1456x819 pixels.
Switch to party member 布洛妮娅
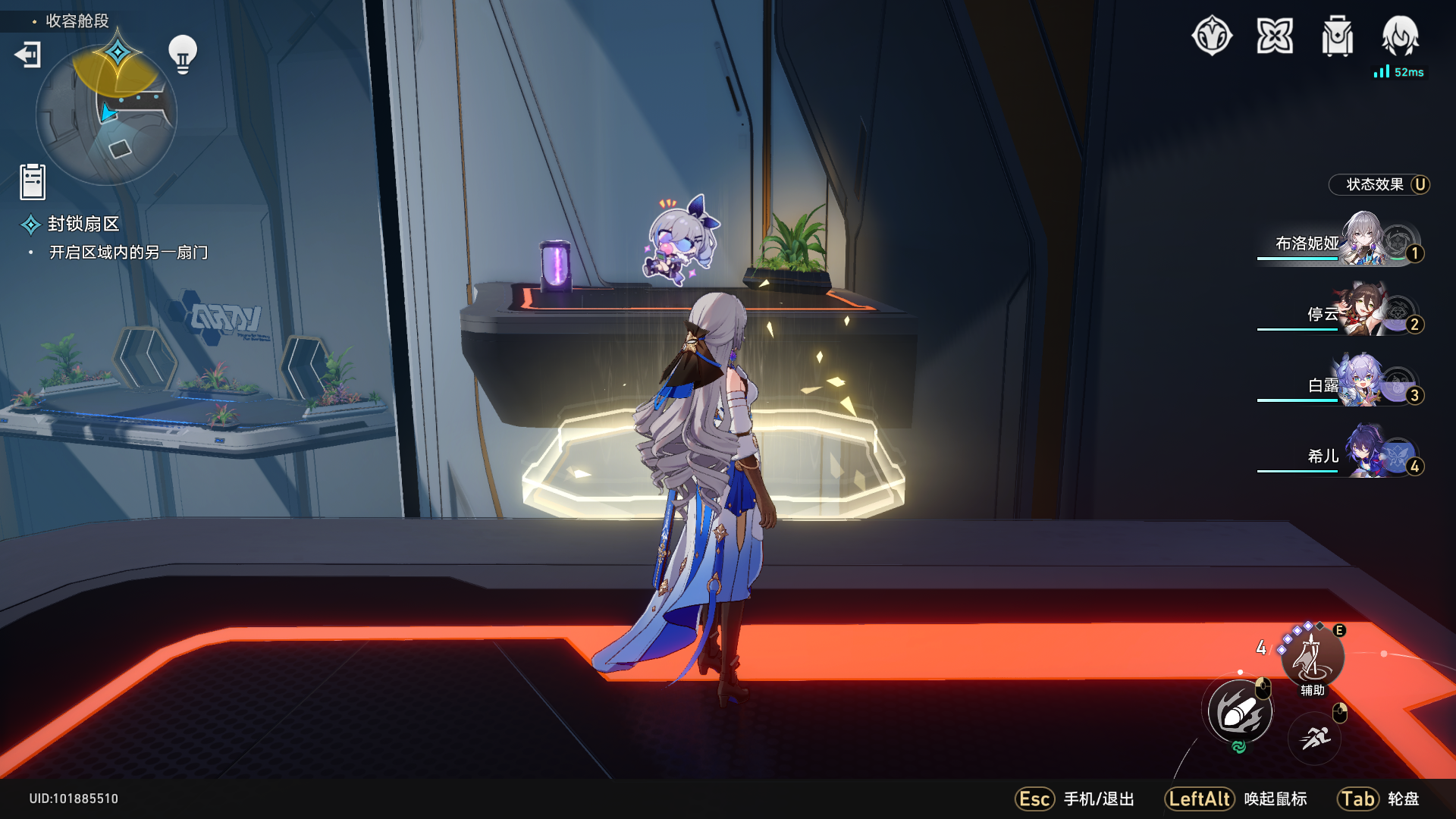[1341, 243]
